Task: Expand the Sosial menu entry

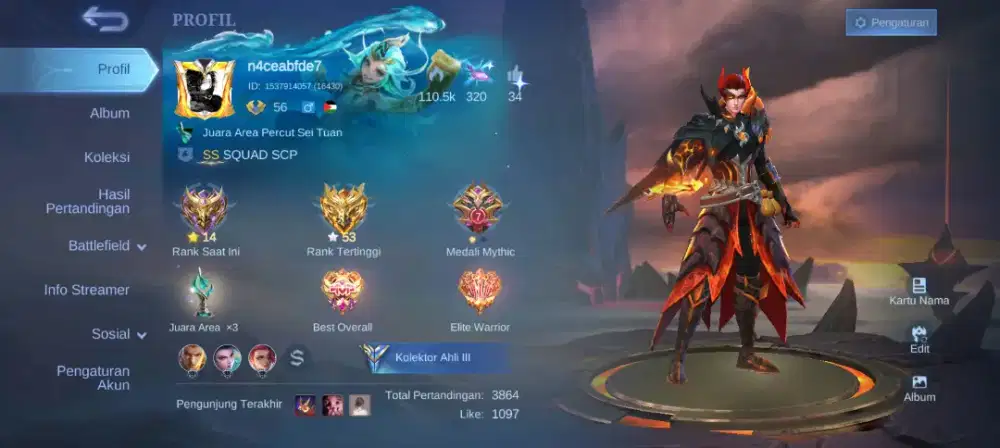Action: tap(118, 334)
